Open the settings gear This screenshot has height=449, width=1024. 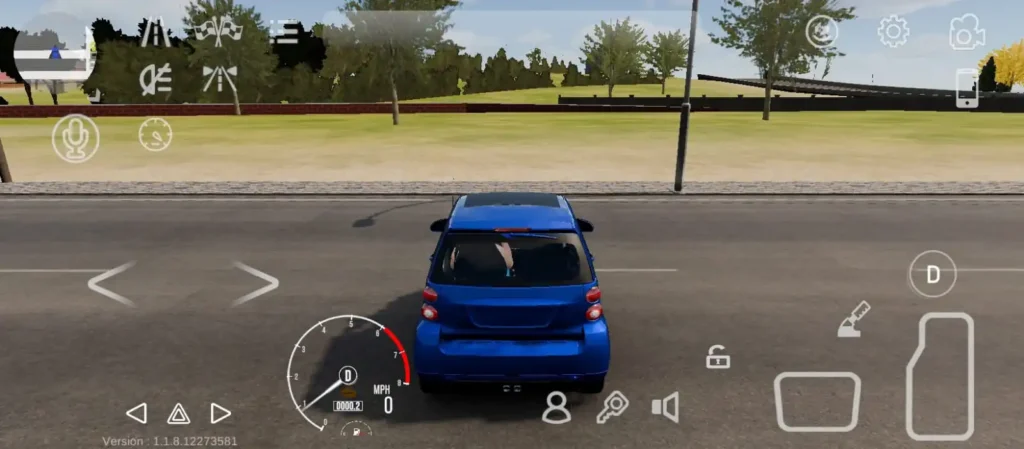coord(893,32)
